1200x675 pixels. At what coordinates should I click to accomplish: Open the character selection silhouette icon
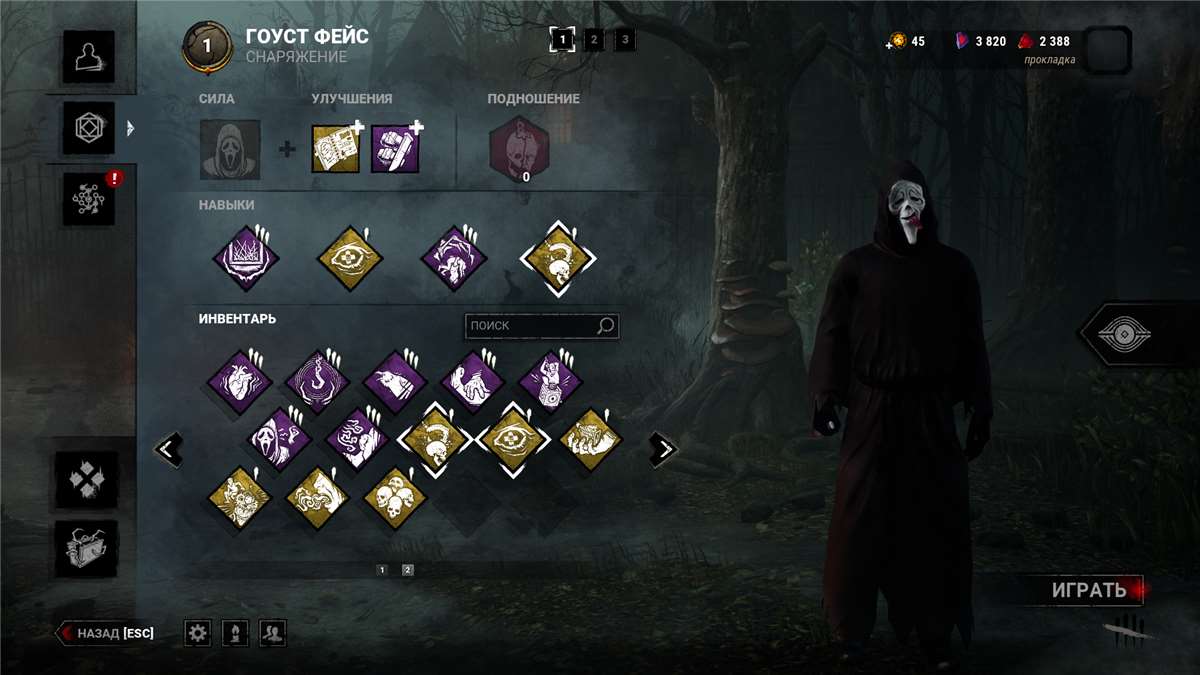[x=89, y=56]
